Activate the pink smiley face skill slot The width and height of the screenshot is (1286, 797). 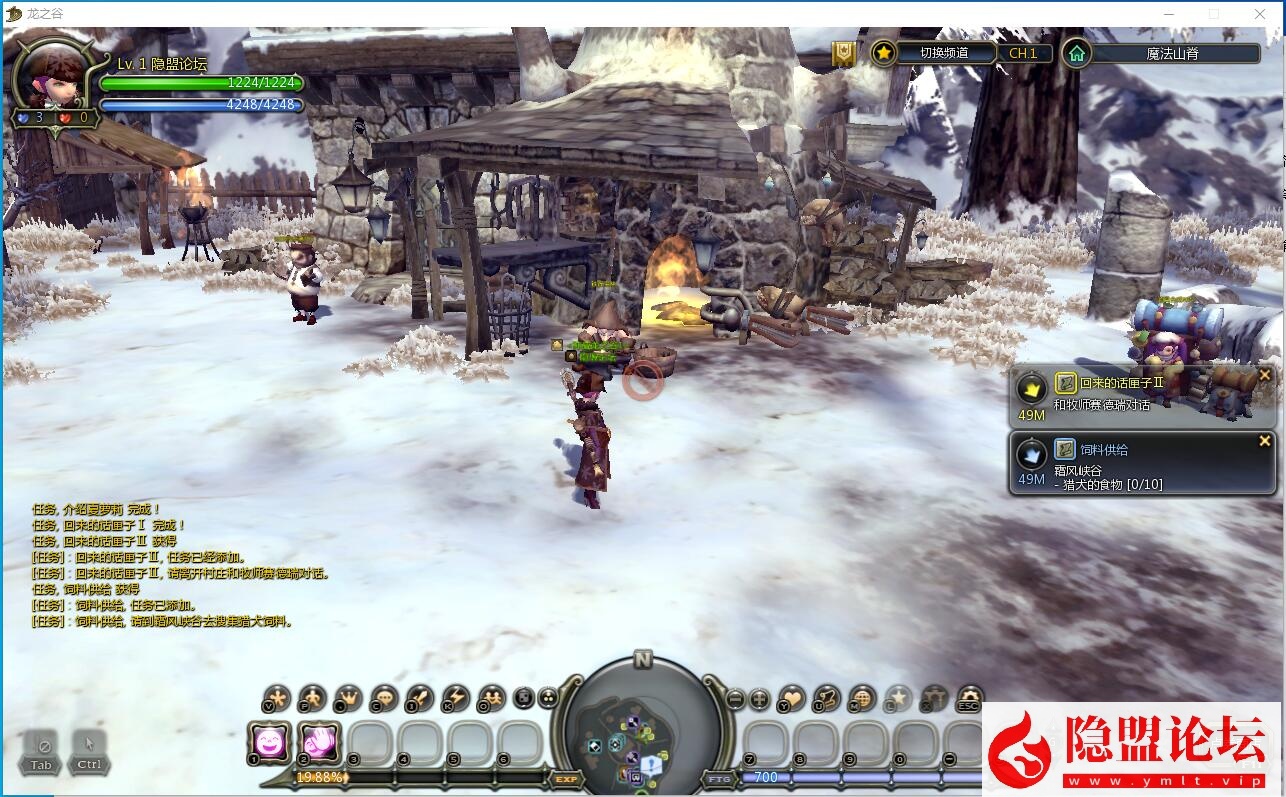(270, 742)
